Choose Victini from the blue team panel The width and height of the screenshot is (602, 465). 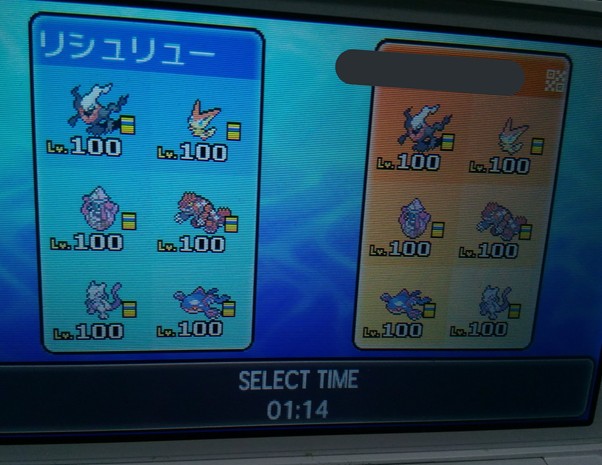[x=204, y=121]
